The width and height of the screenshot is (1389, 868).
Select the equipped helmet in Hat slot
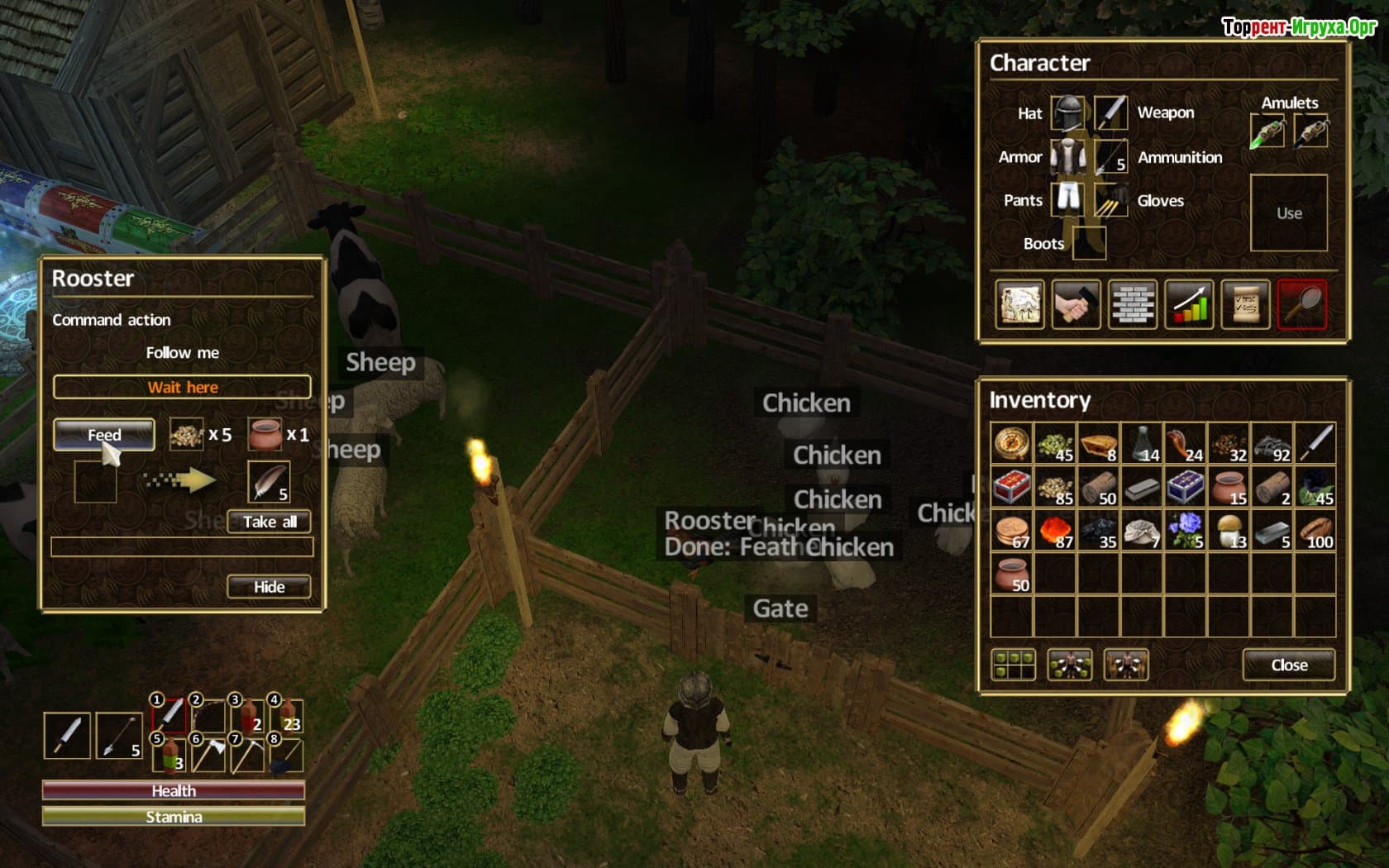[x=1067, y=113]
